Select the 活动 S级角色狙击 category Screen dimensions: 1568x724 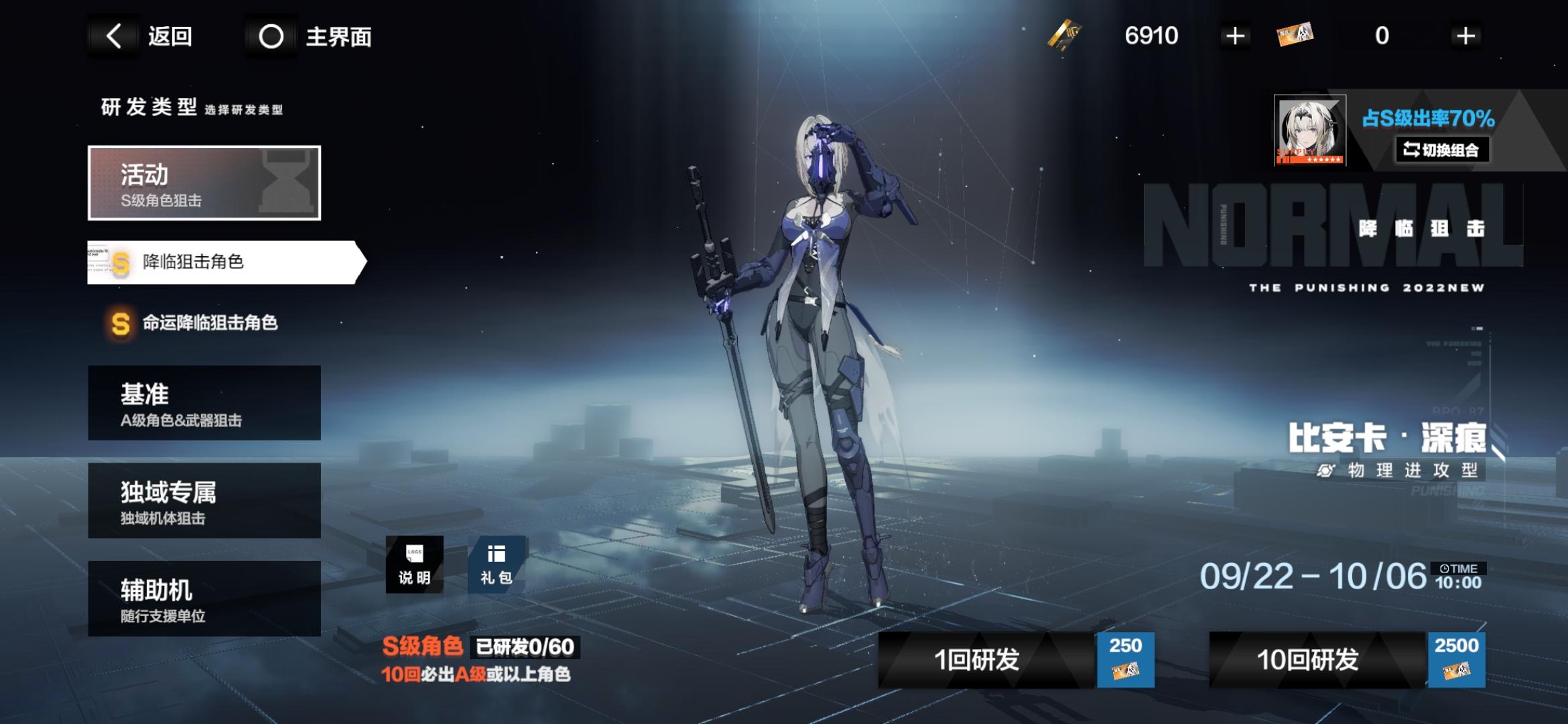pyautogui.click(x=204, y=183)
